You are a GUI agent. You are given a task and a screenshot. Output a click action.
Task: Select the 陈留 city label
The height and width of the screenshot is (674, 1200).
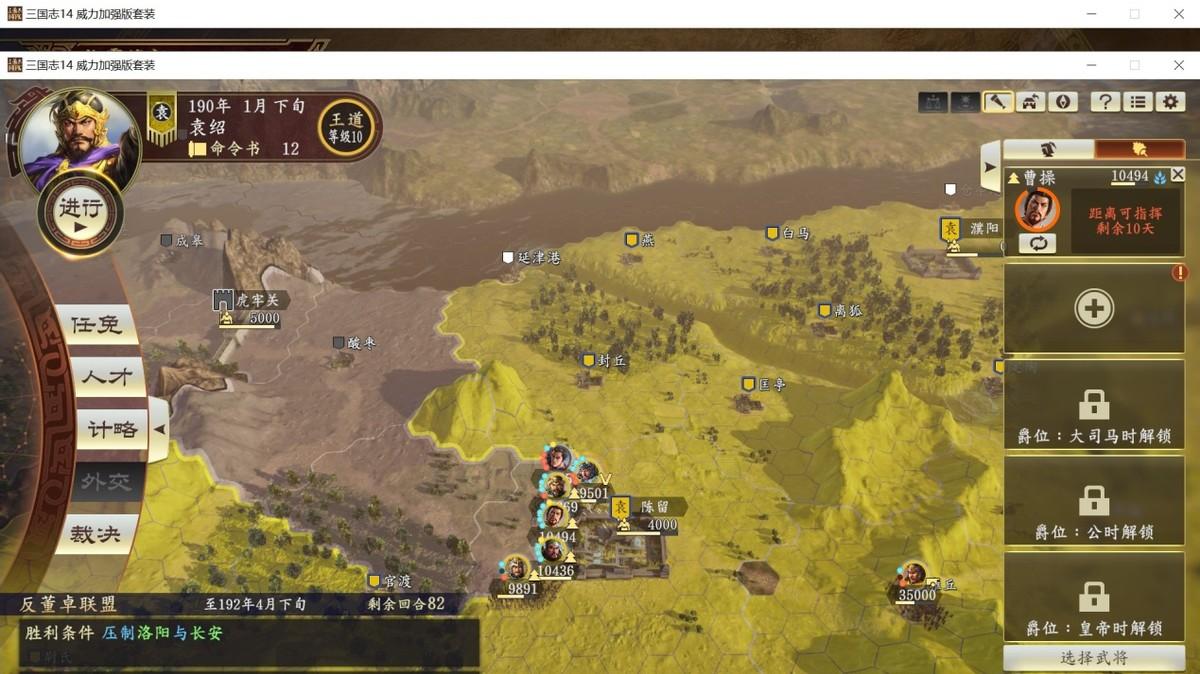tap(659, 507)
